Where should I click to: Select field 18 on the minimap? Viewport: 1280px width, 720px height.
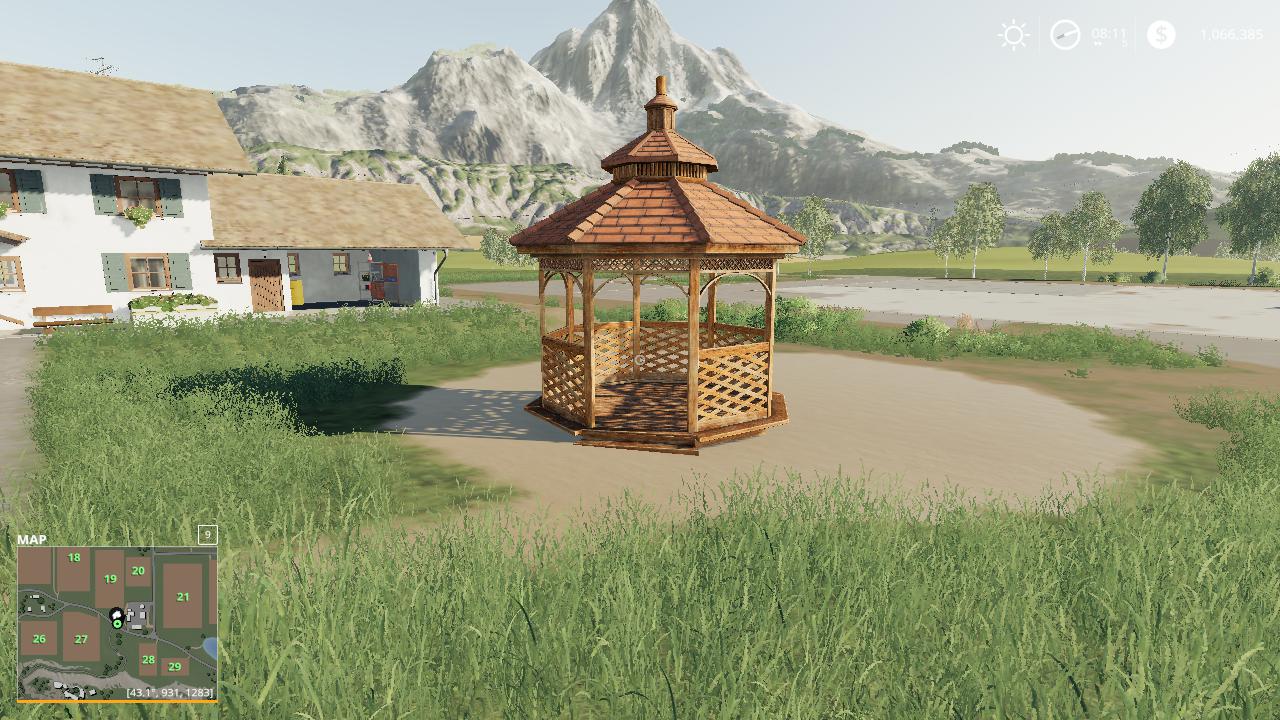click(x=74, y=558)
